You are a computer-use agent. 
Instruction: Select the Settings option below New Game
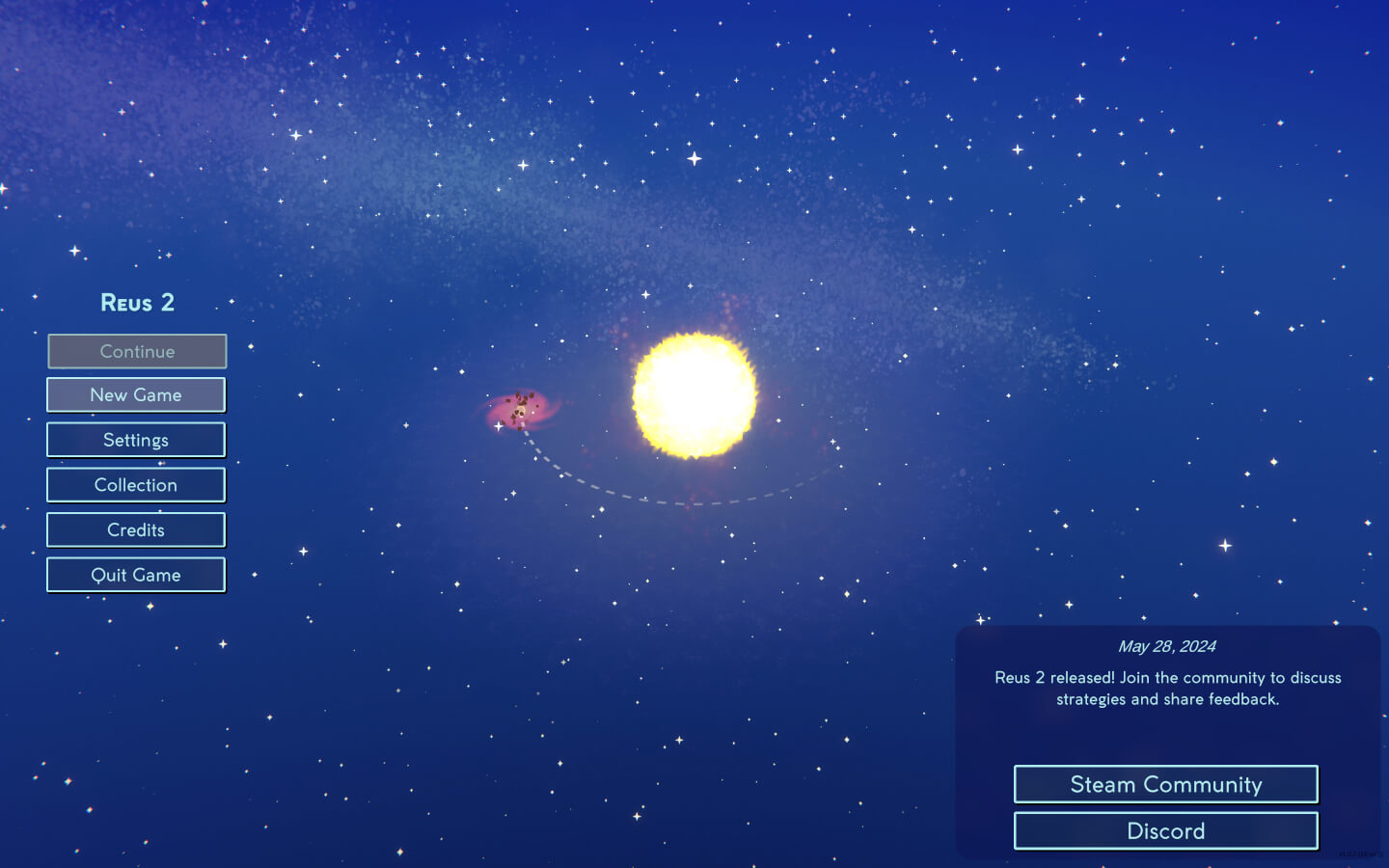click(135, 439)
